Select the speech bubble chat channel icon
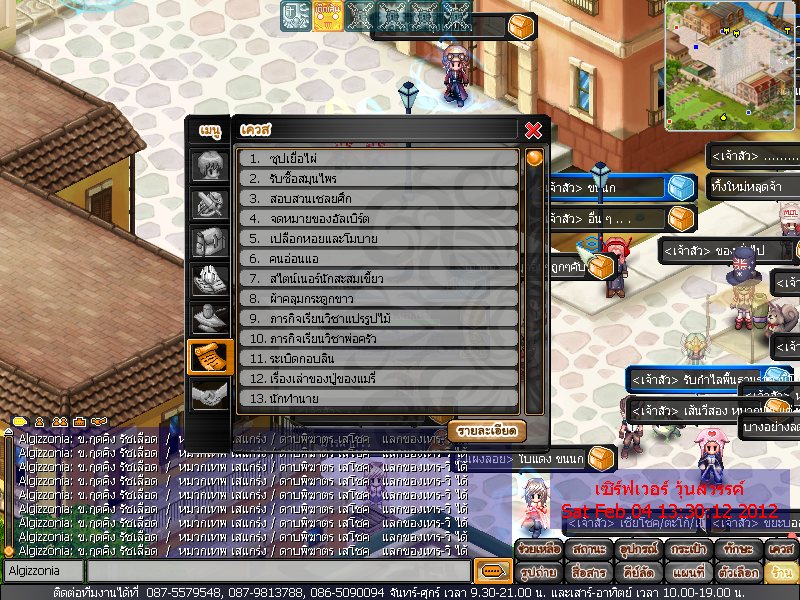 coord(491,571)
